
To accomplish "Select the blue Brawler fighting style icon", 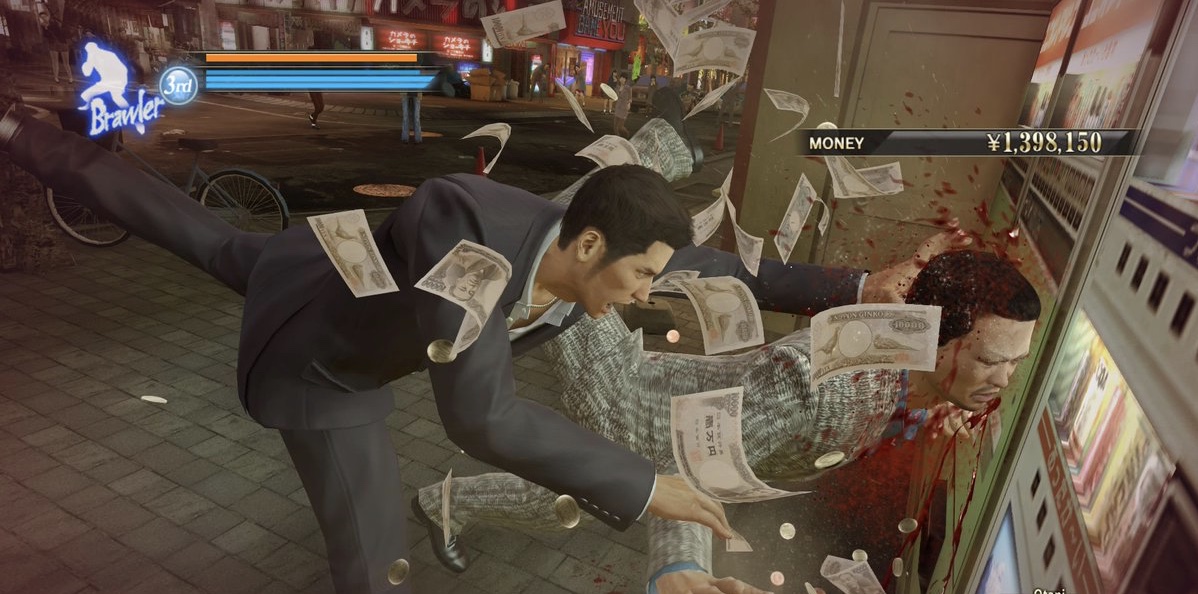I will pos(118,90).
